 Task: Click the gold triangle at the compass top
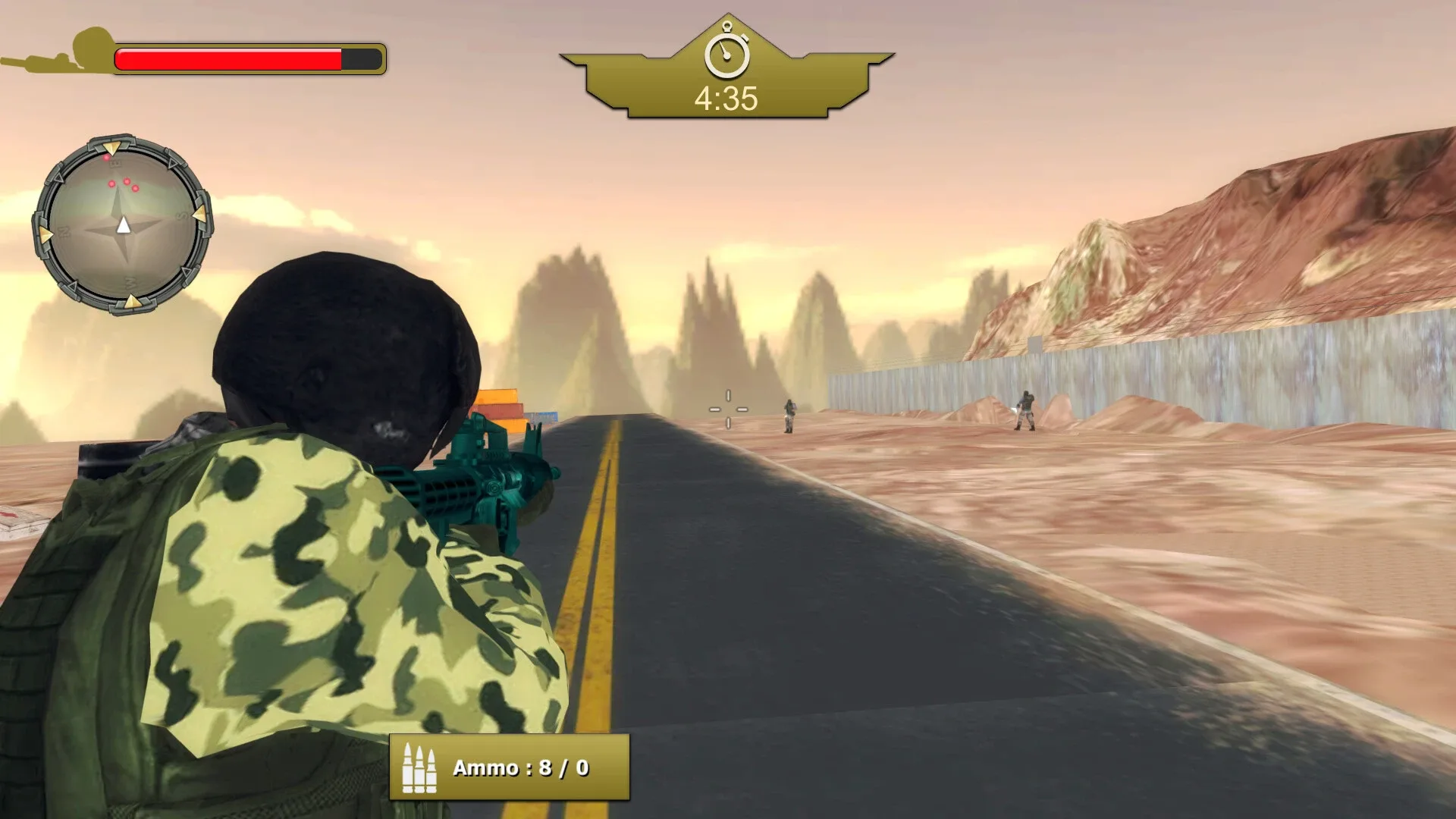pos(113,149)
